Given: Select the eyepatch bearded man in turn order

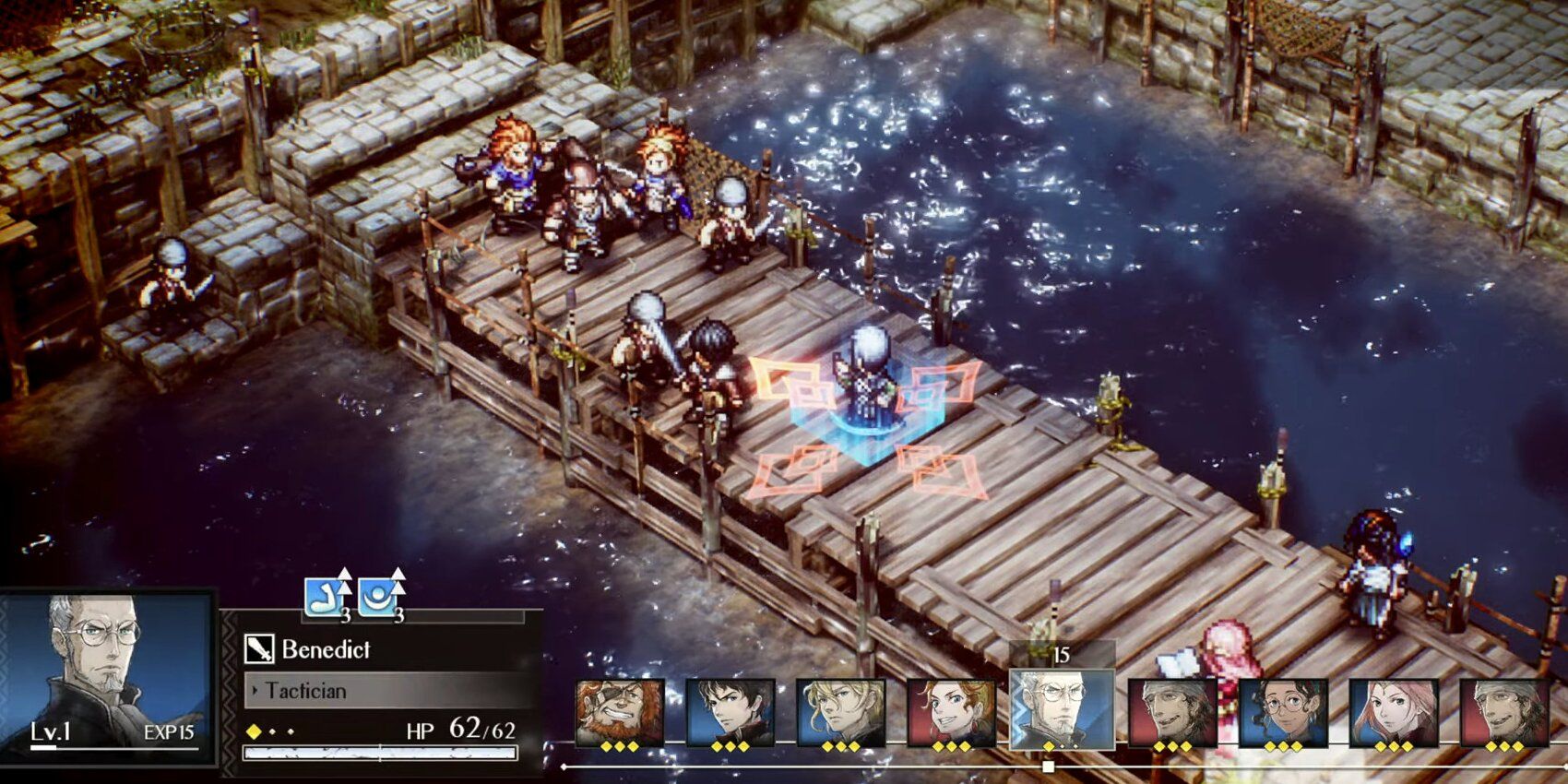Looking at the screenshot, I should point(620,712).
